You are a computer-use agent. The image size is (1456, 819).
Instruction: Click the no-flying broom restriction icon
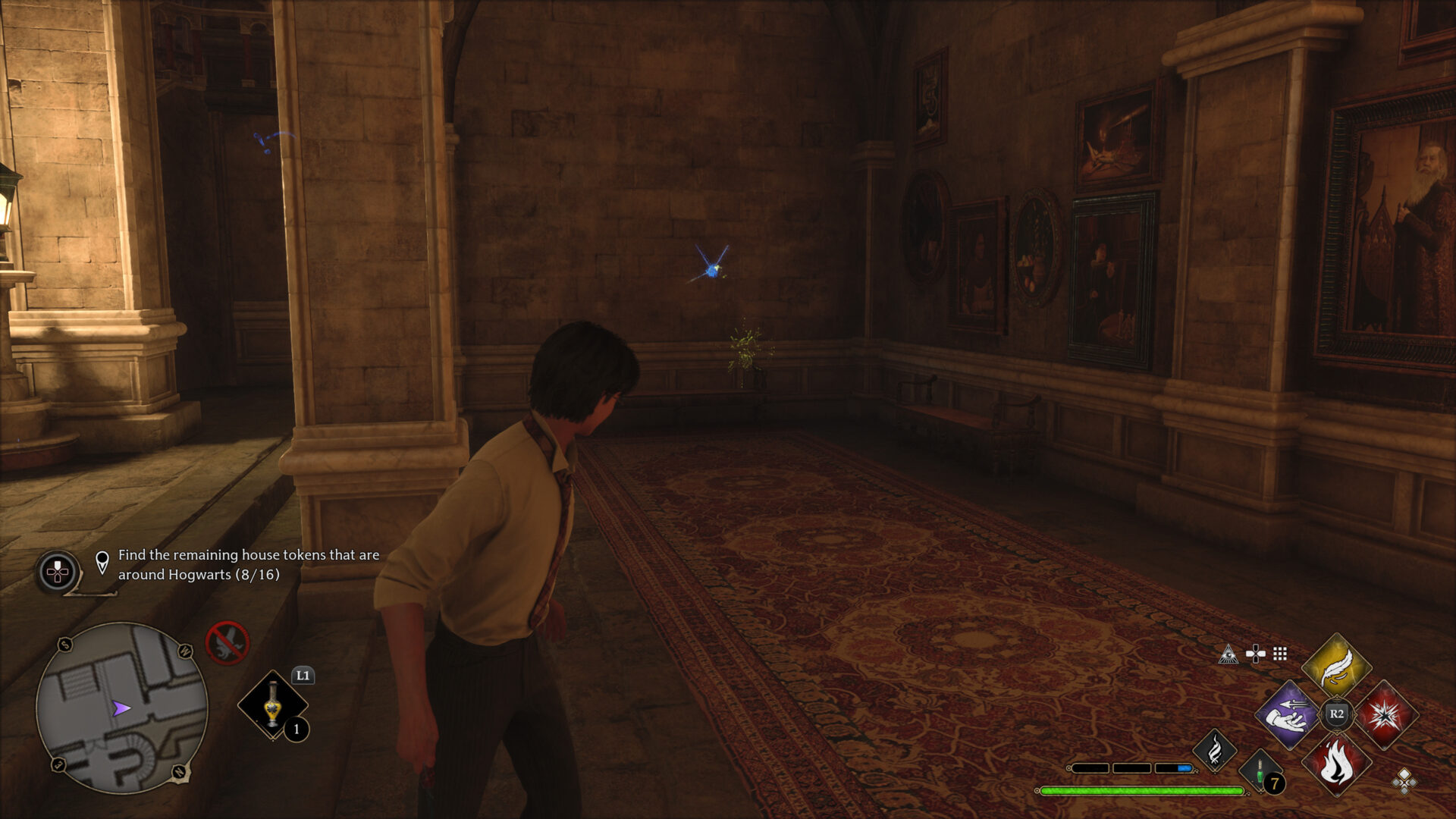pyautogui.click(x=227, y=642)
